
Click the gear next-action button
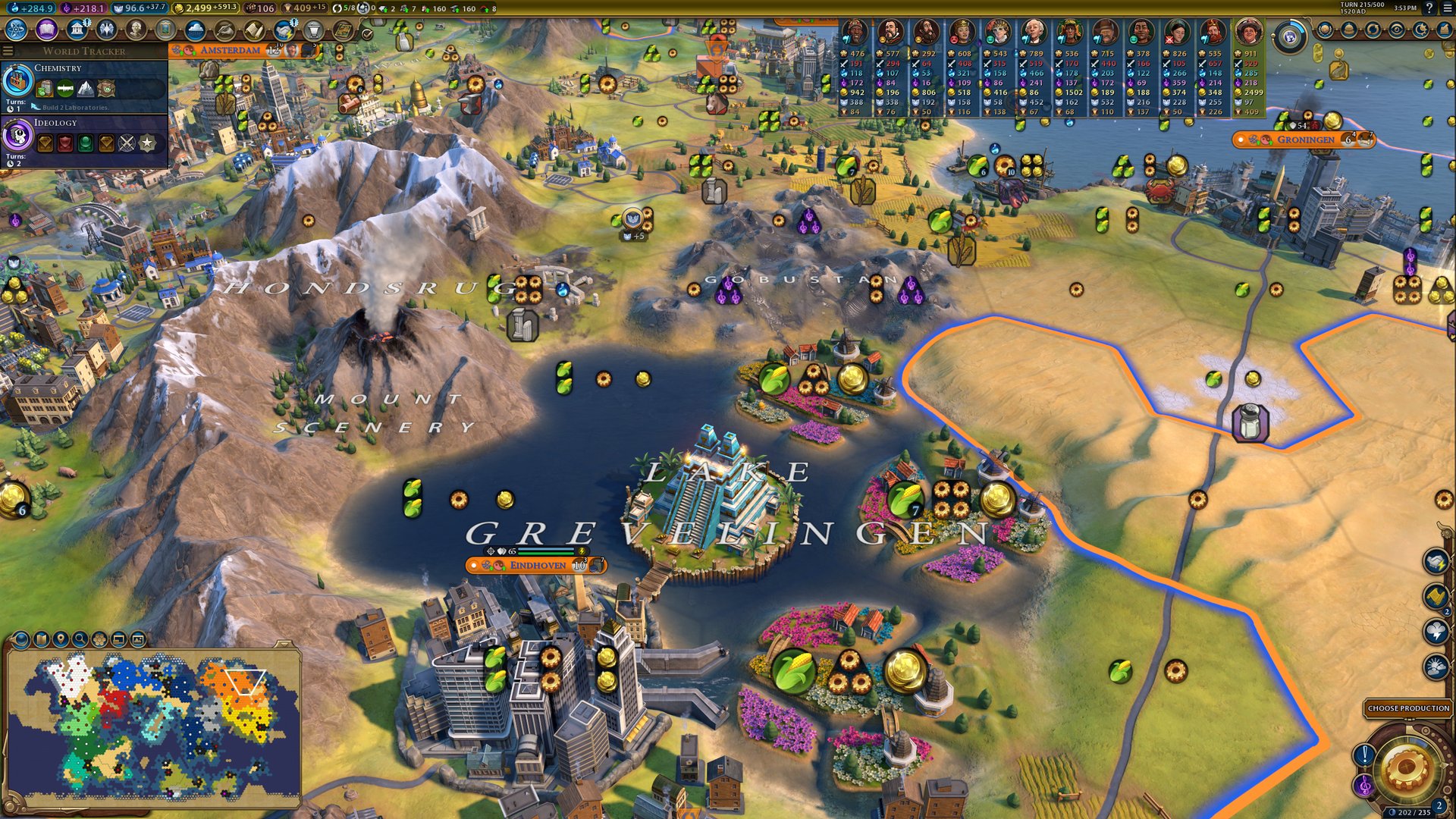[x=1405, y=768]
